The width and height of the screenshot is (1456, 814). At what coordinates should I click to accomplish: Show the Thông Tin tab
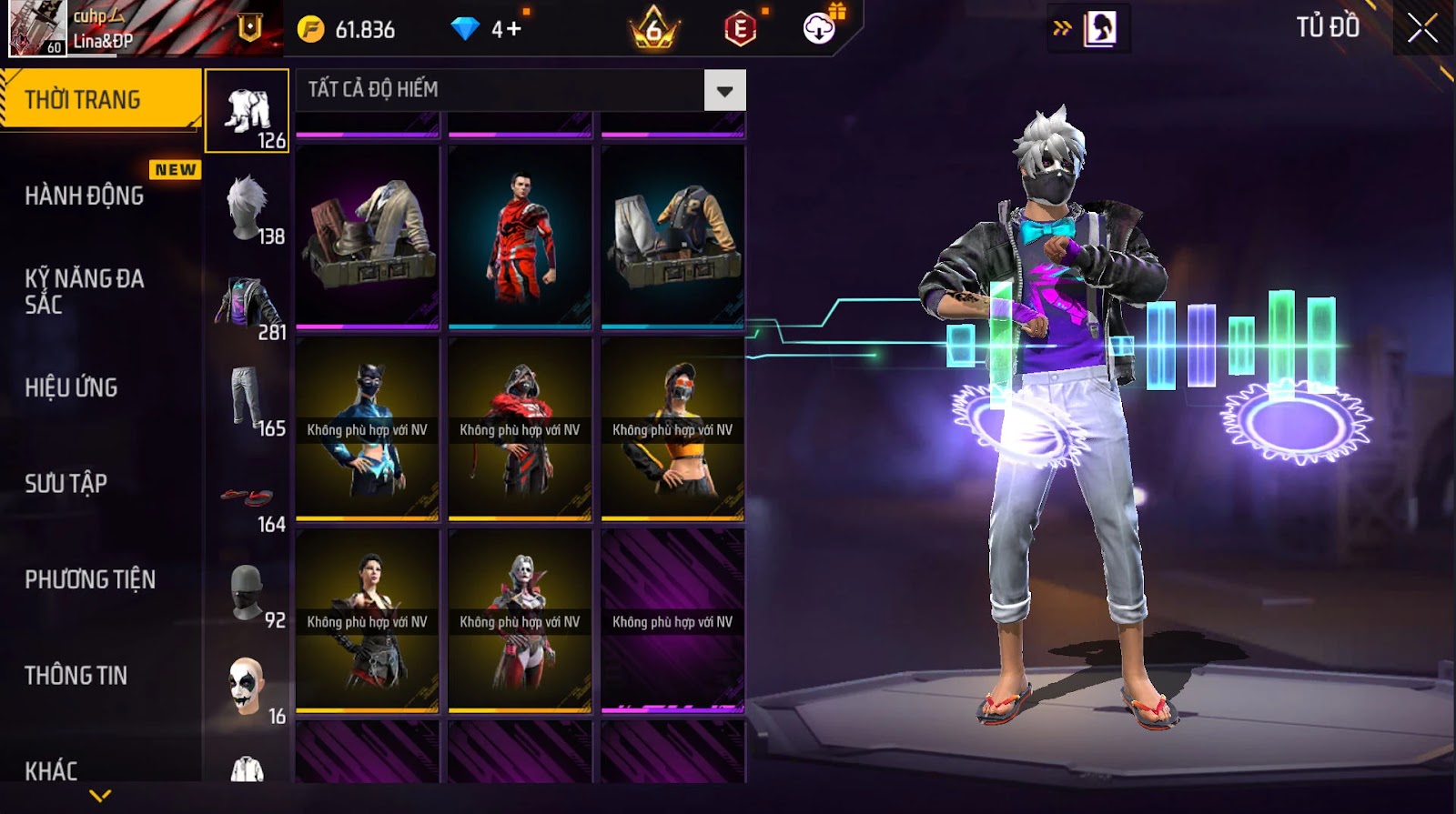pyautogui.click(x=76, y=675)
